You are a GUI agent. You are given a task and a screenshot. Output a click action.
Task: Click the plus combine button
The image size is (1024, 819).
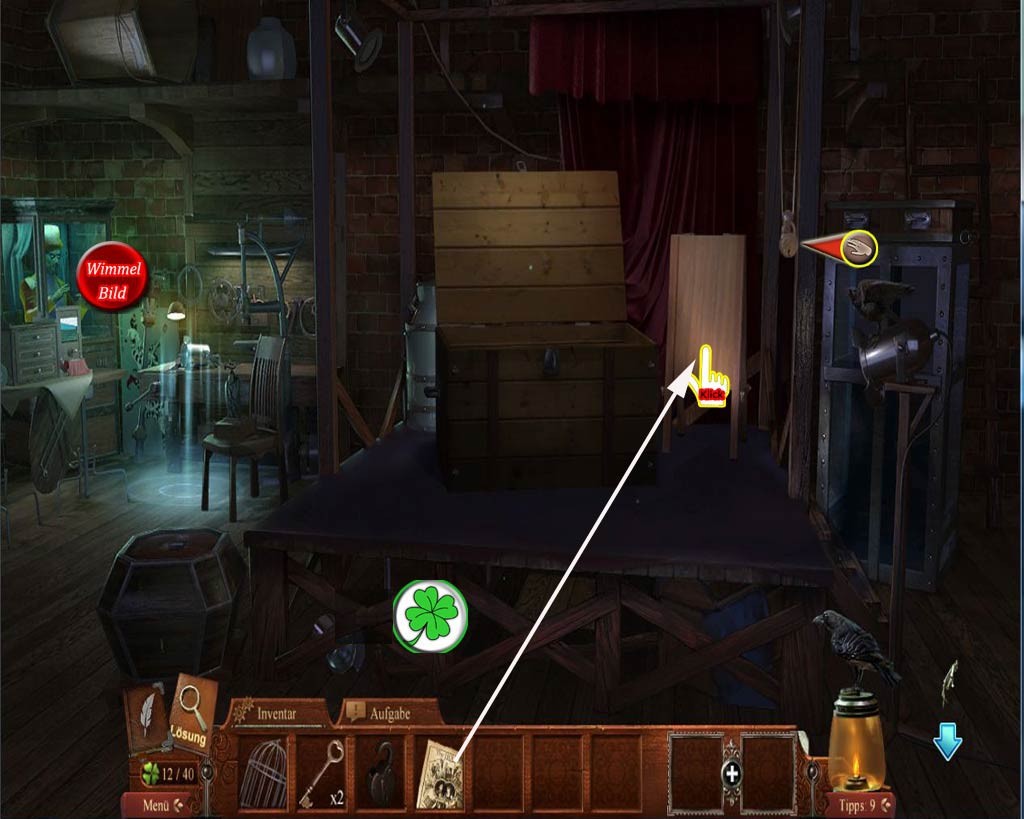coord(732,773)
